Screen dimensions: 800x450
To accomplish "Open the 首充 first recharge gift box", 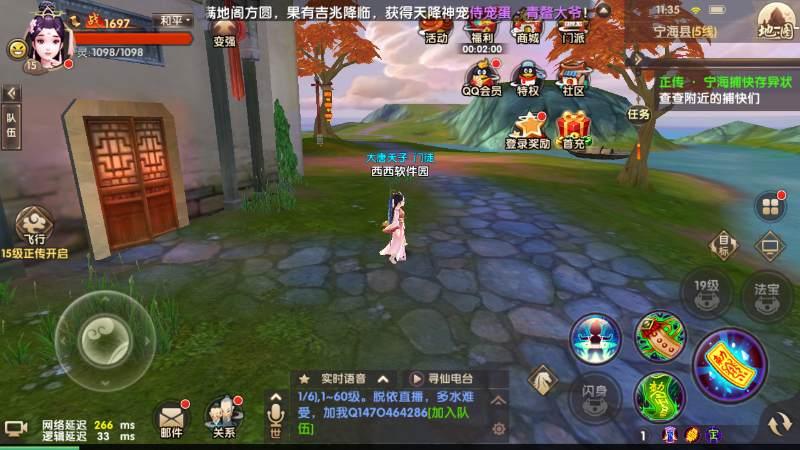I will pos(574,130).
